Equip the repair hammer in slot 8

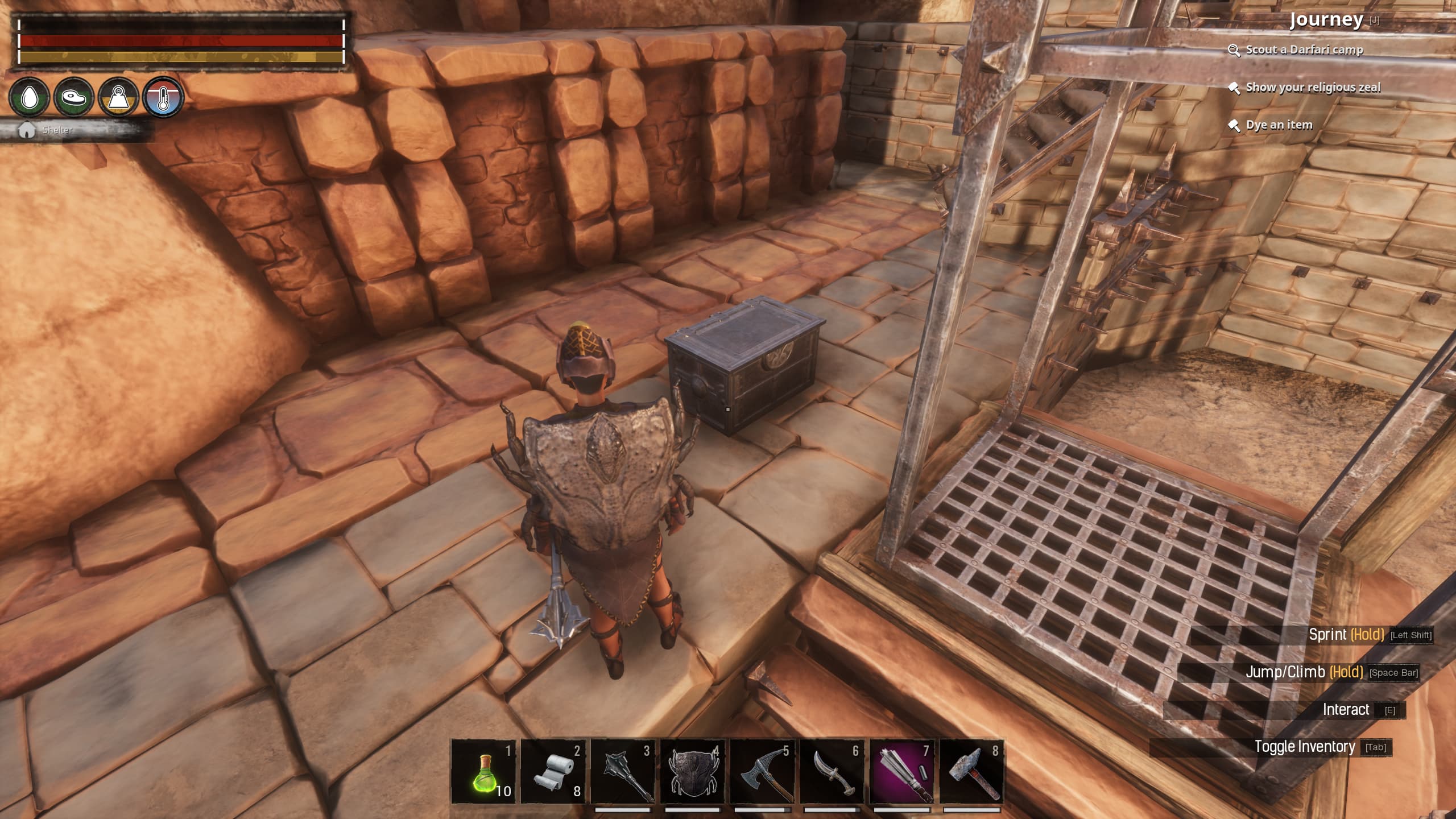971,771
